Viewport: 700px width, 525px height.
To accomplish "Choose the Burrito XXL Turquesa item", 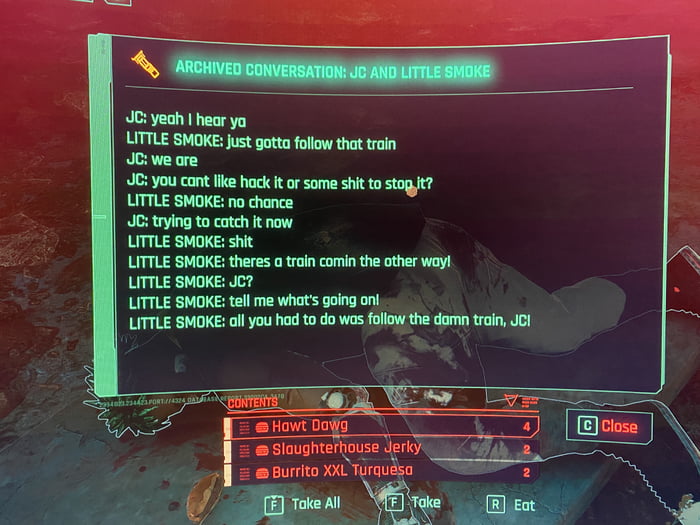I will click(382, 470).
